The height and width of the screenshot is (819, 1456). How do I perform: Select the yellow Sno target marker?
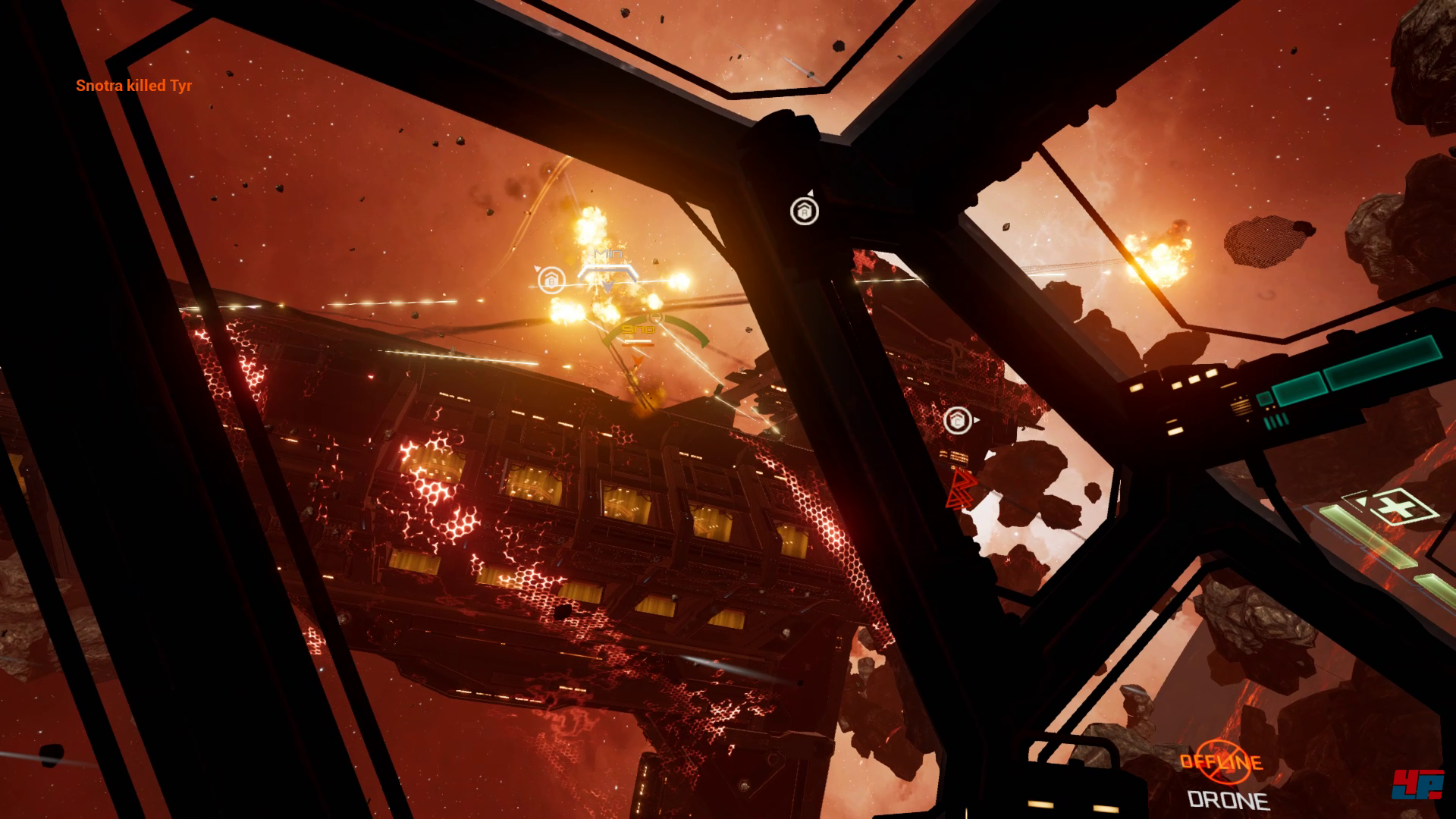[639, 331]
